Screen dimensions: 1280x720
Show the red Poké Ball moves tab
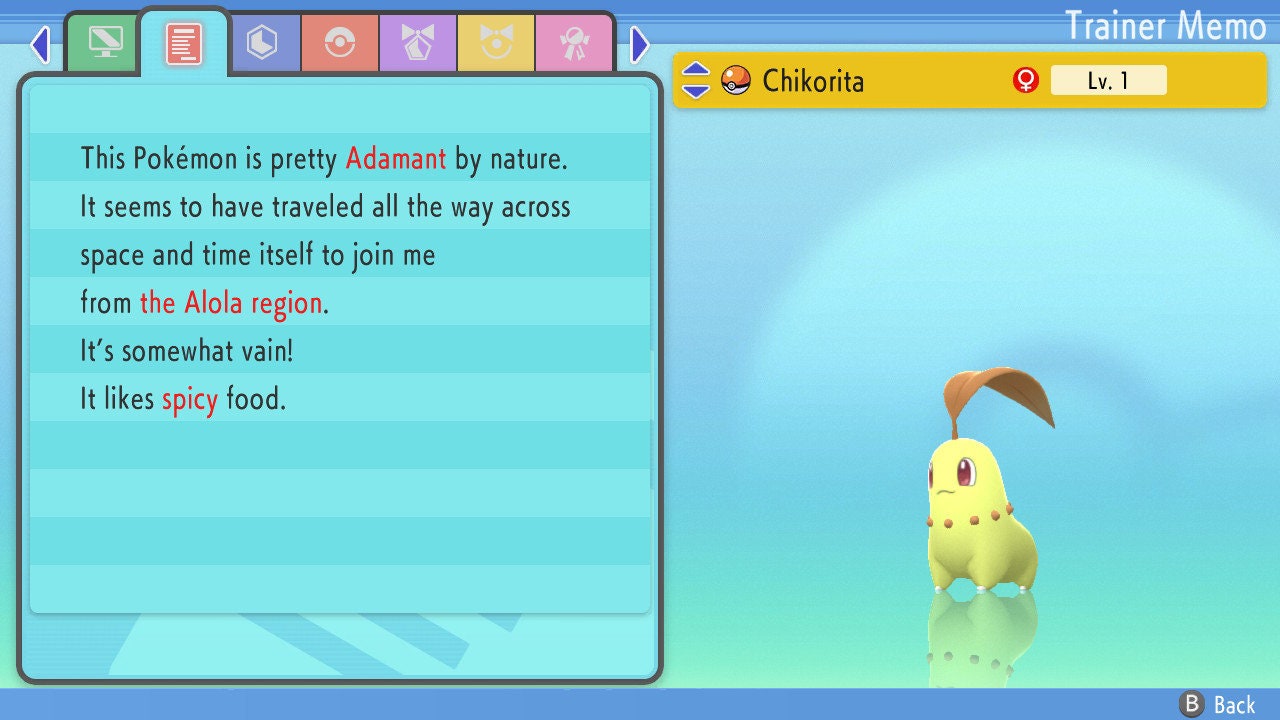340,44
